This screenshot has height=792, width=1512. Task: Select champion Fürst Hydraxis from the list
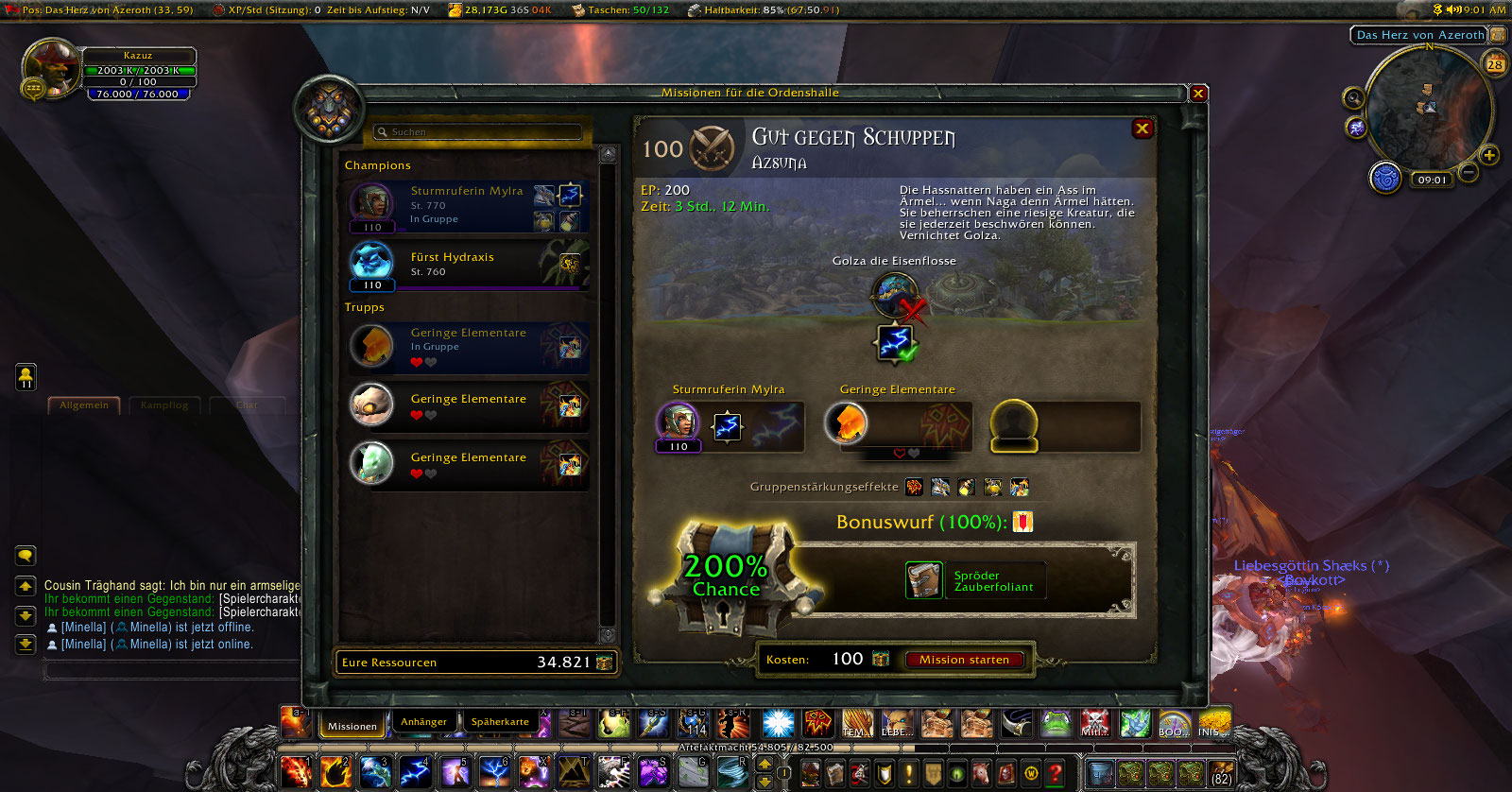(x=468, y=265)
